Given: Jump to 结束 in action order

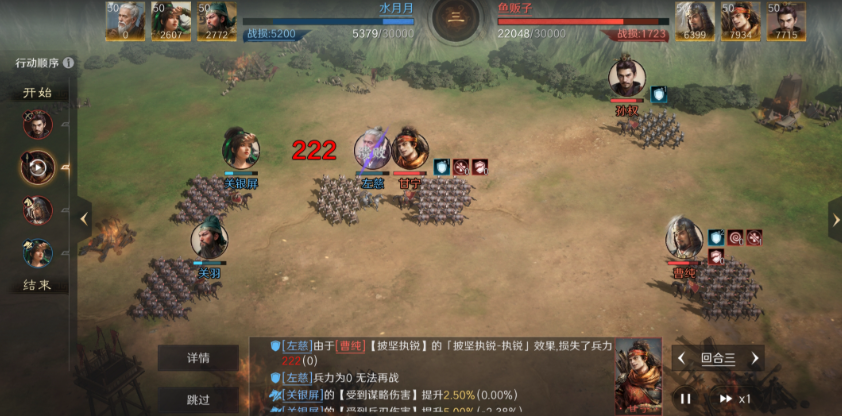Looking at the screenshot, I should [x=38, y=285].
